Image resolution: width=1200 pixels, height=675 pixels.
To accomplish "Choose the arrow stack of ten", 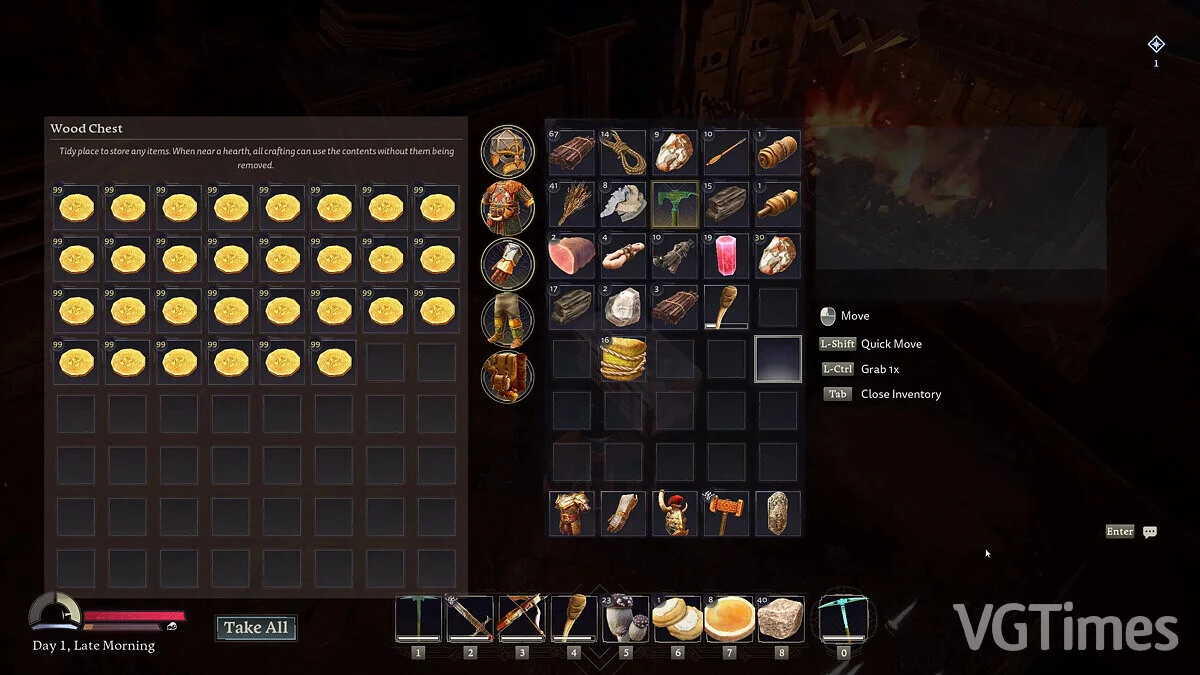I will click(x=726, y=152).
